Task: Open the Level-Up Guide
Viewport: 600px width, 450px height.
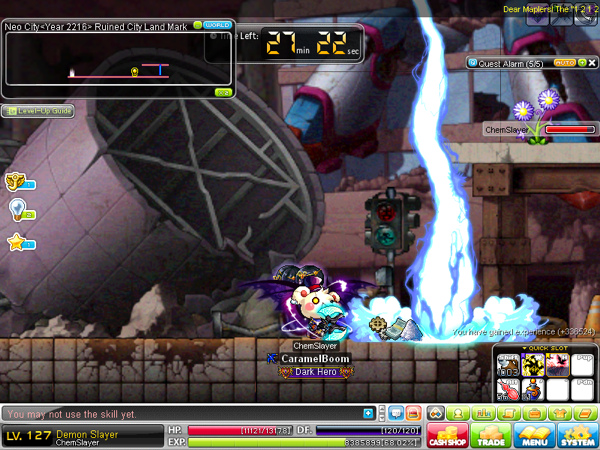Action: pos(38,111)
